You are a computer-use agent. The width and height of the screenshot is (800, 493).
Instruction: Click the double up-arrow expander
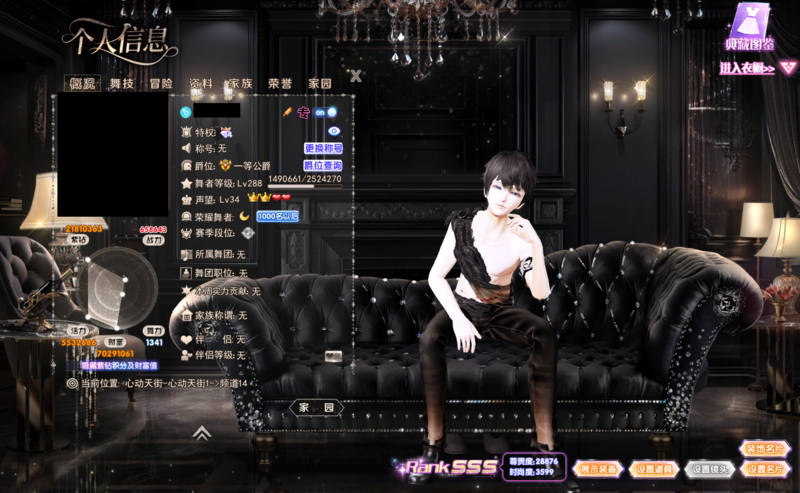(201, 433)
